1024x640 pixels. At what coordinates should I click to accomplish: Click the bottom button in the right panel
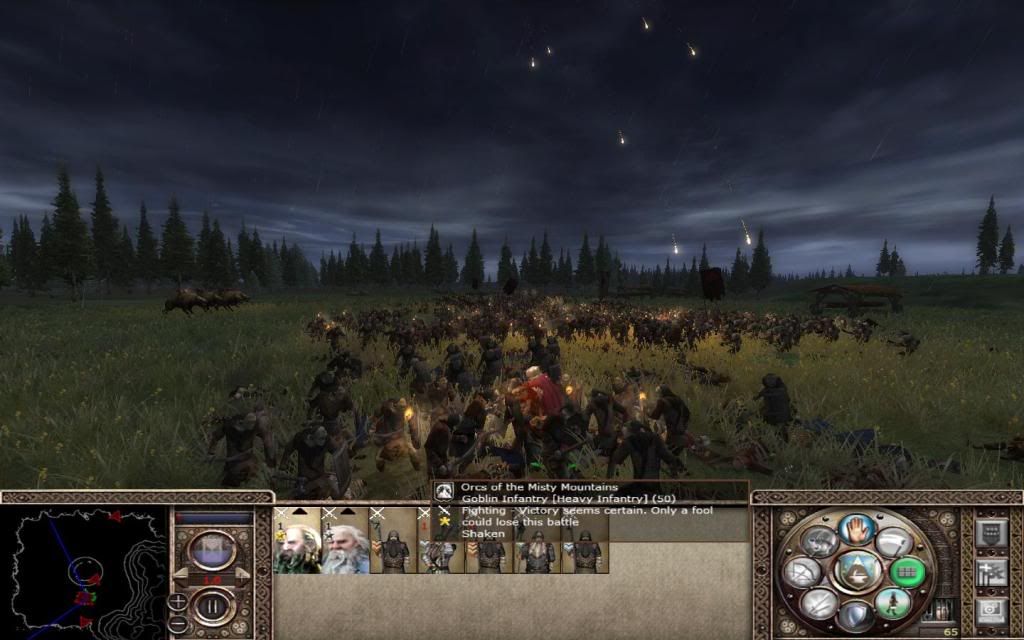pos(990,610)
